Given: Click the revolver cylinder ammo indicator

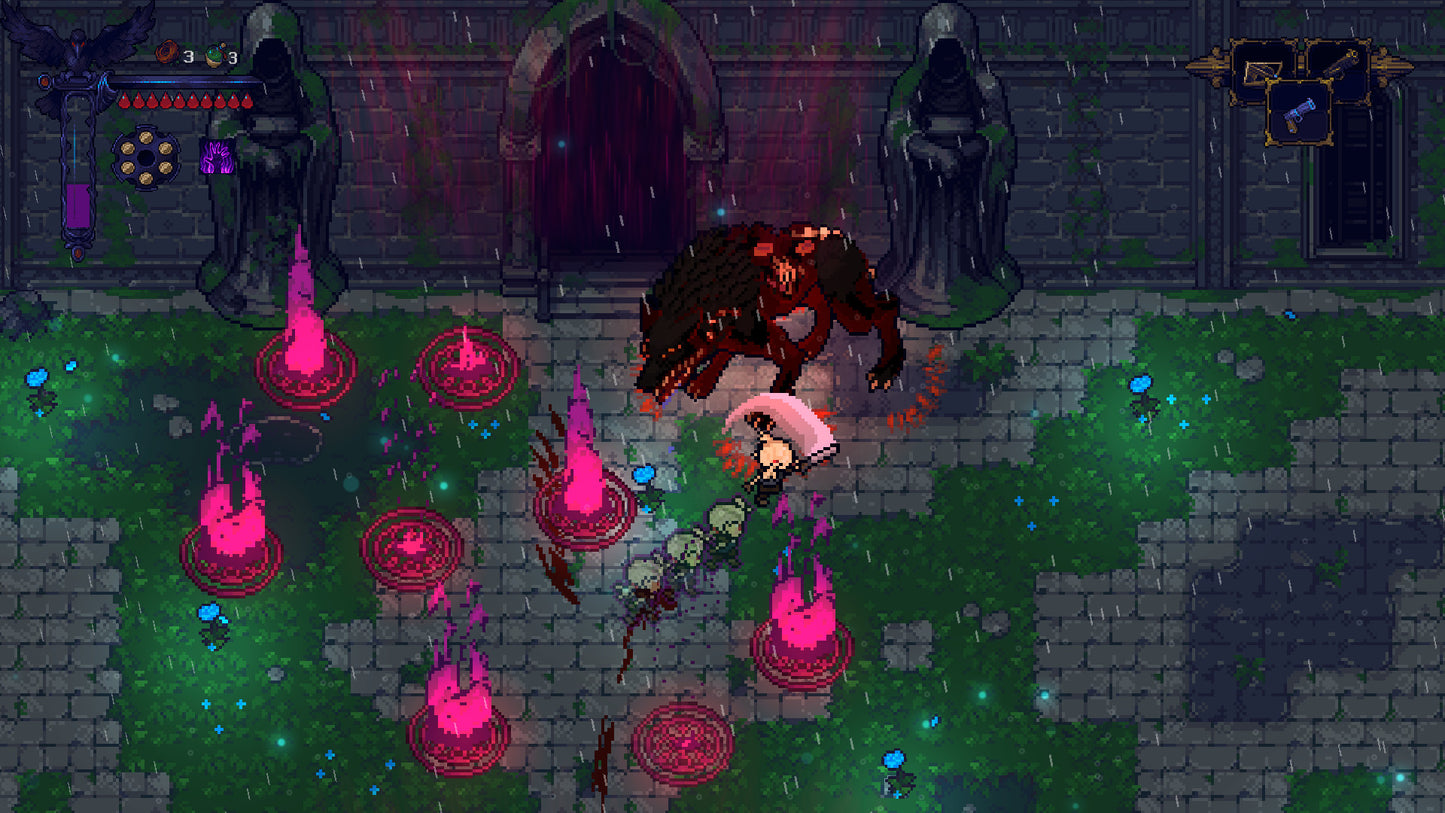Looking at the screenshot, I should 145,157.
